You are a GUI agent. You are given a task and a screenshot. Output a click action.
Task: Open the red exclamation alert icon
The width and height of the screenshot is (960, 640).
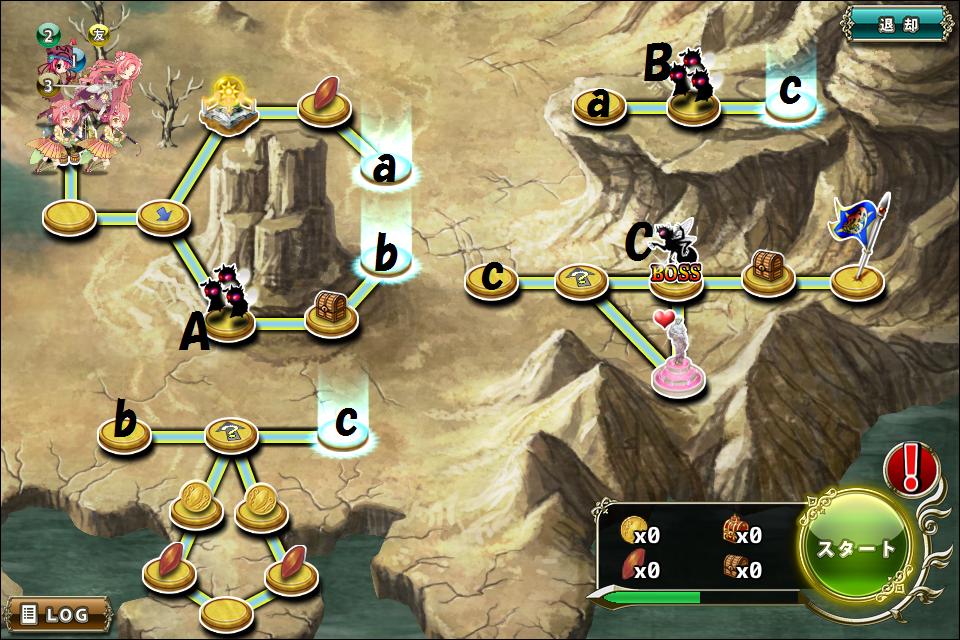911,467
